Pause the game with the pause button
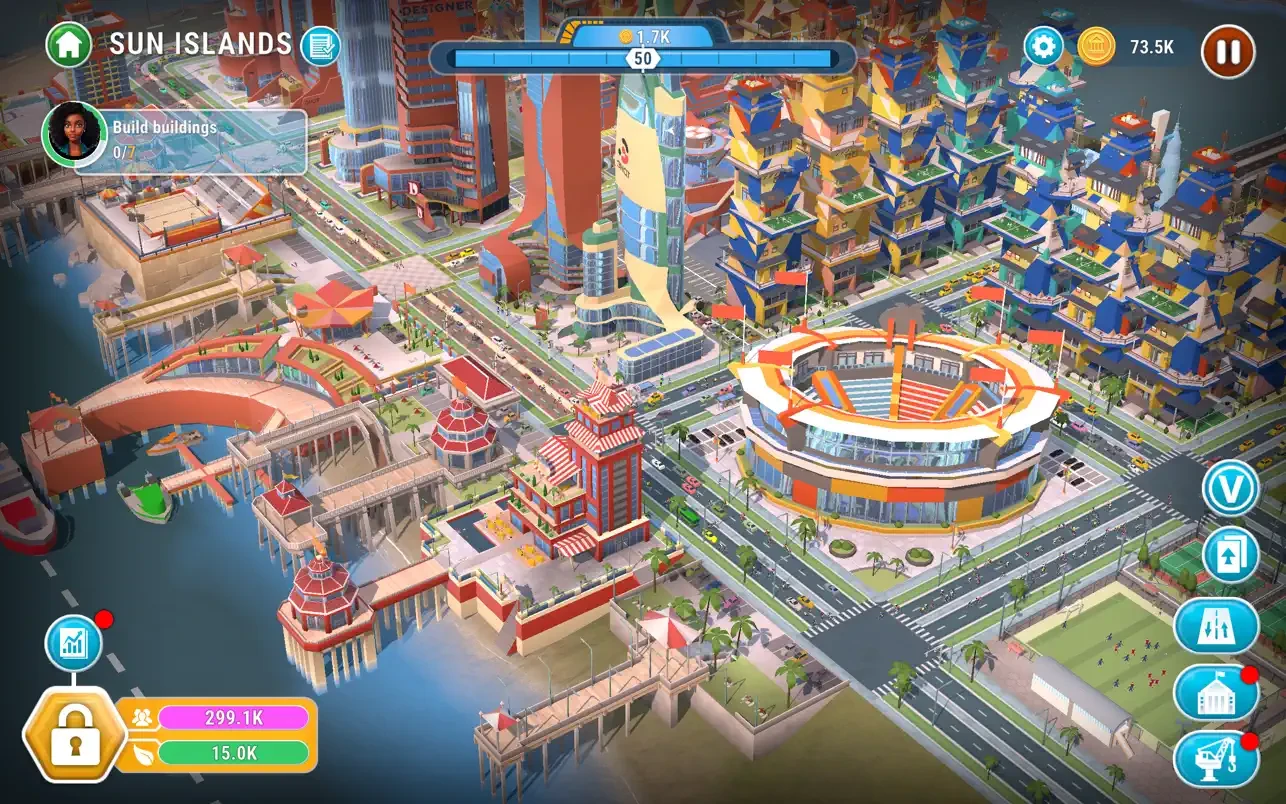Image resolution: width=1286 pixels, height=804 pixels. tap(1228, 51)
